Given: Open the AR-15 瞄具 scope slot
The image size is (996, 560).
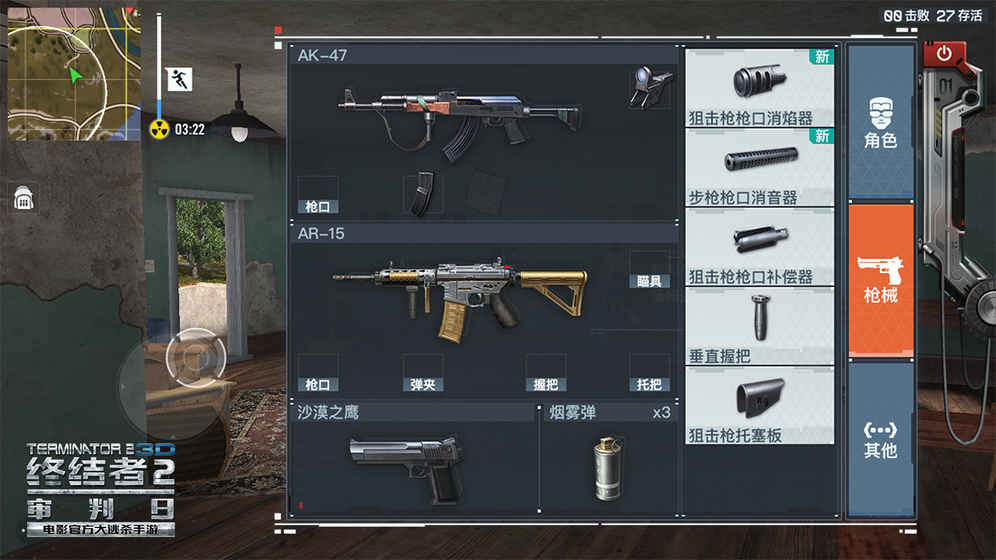Looking at the screenshot, I should 649,270.
